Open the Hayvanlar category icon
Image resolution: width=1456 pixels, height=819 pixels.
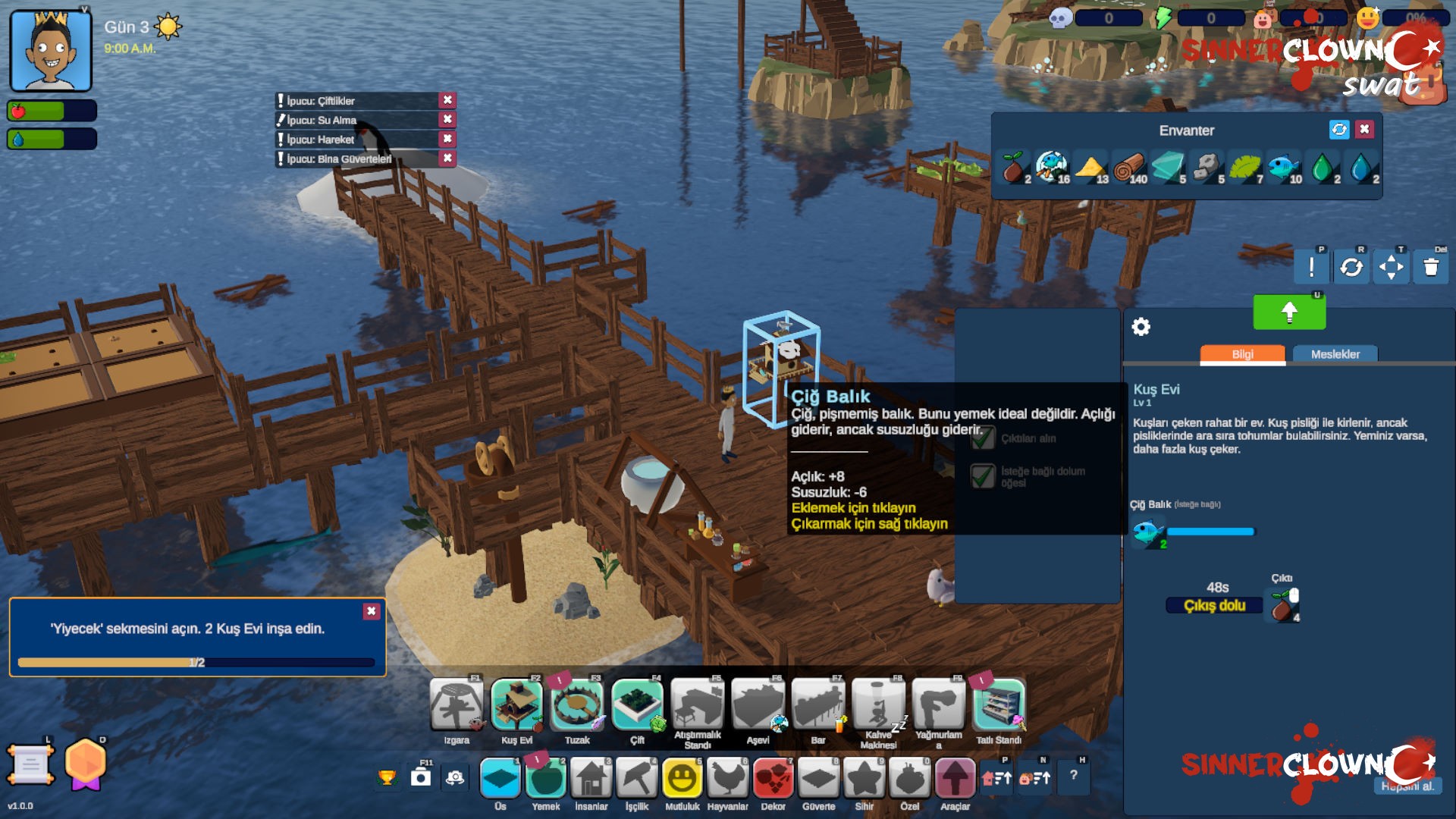pos(728,777)
